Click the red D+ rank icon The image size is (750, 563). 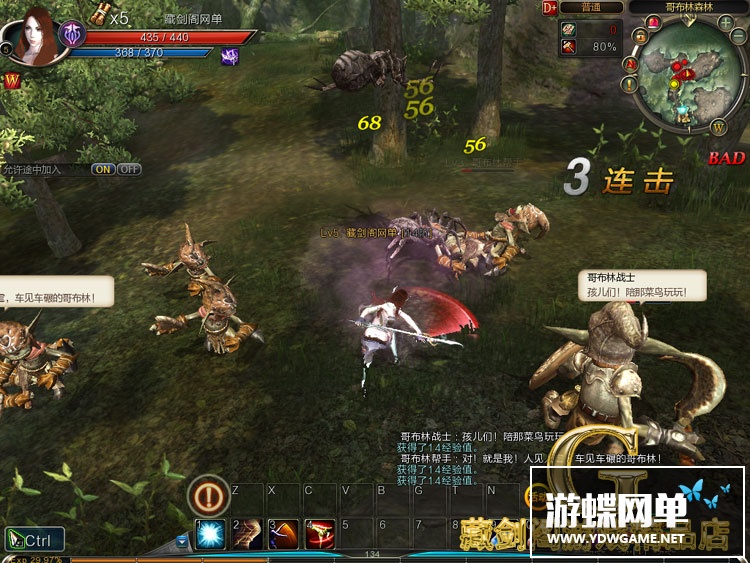pyautogui.click(x=549, y=7)
